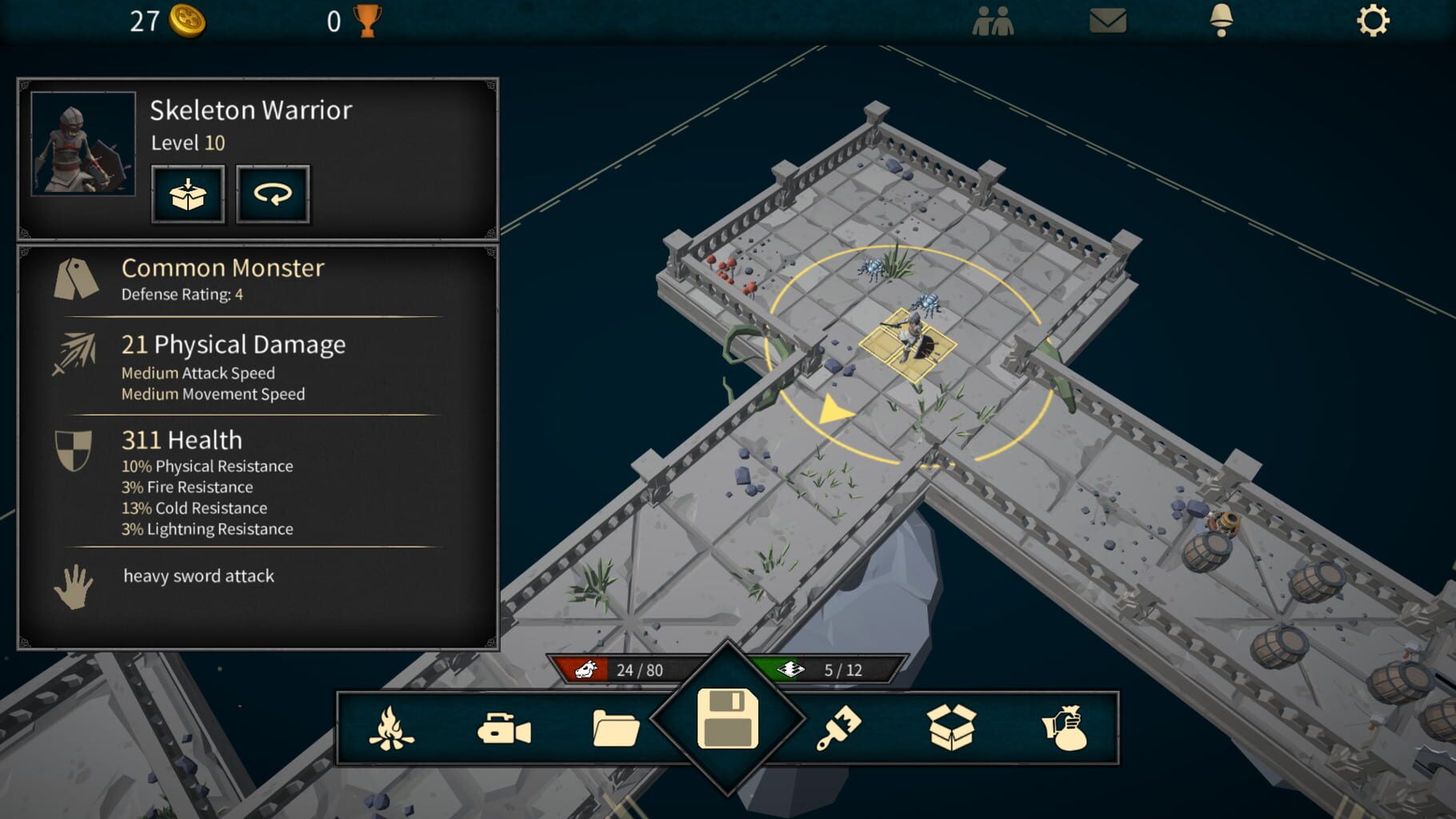Open the settings gear menu

coord(1374,22)
